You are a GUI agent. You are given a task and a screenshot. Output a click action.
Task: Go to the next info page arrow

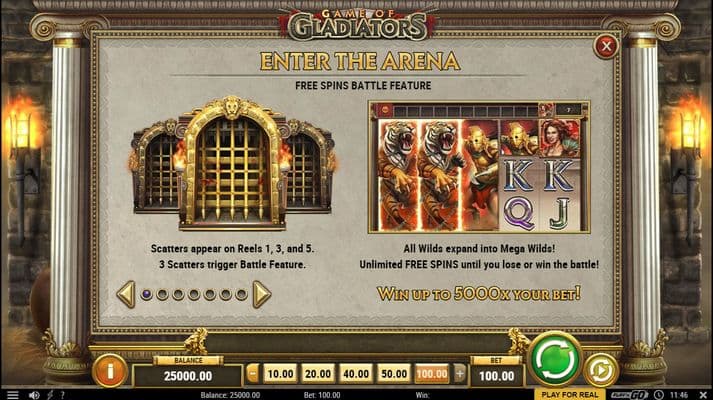pos(261,294)
